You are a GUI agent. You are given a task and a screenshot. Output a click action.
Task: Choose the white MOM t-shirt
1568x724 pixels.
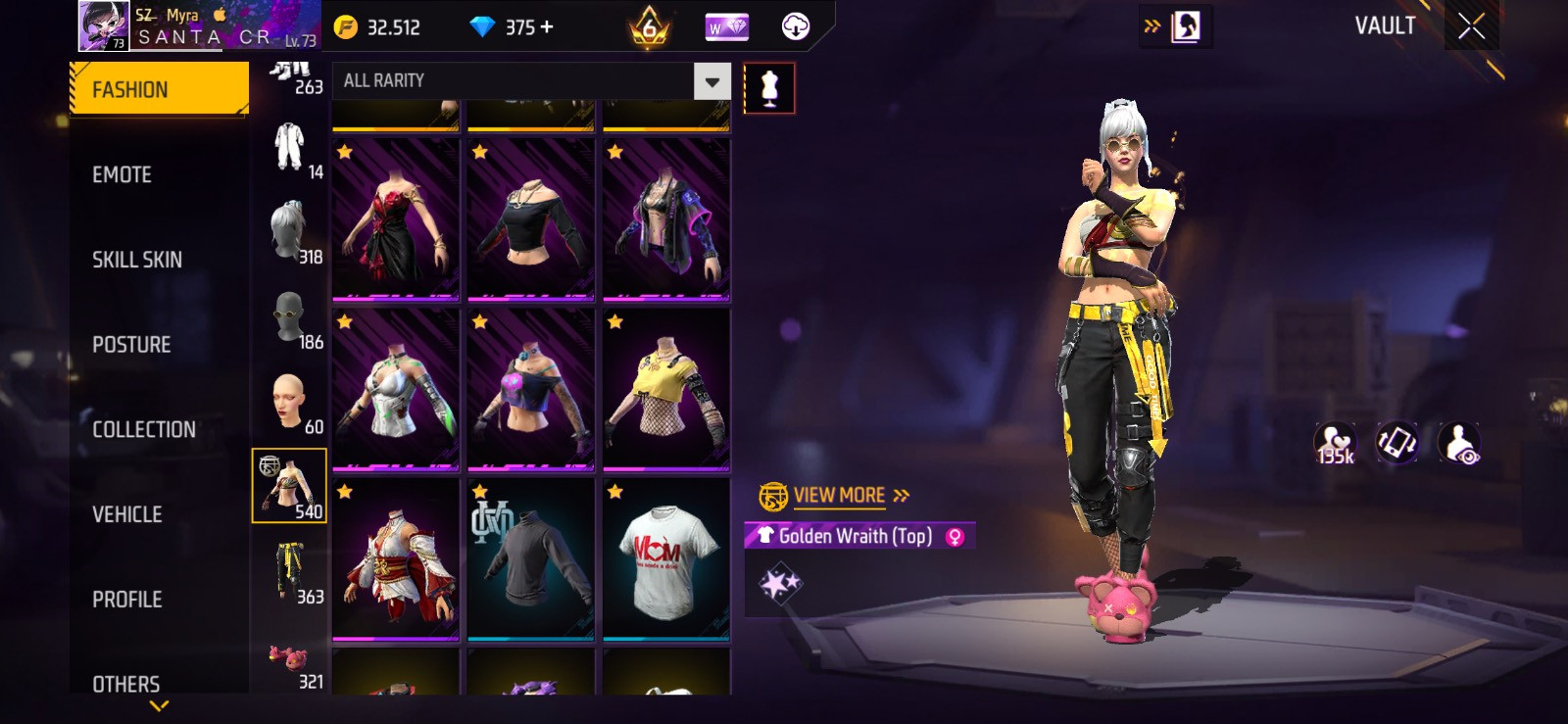tap(666, 559)
